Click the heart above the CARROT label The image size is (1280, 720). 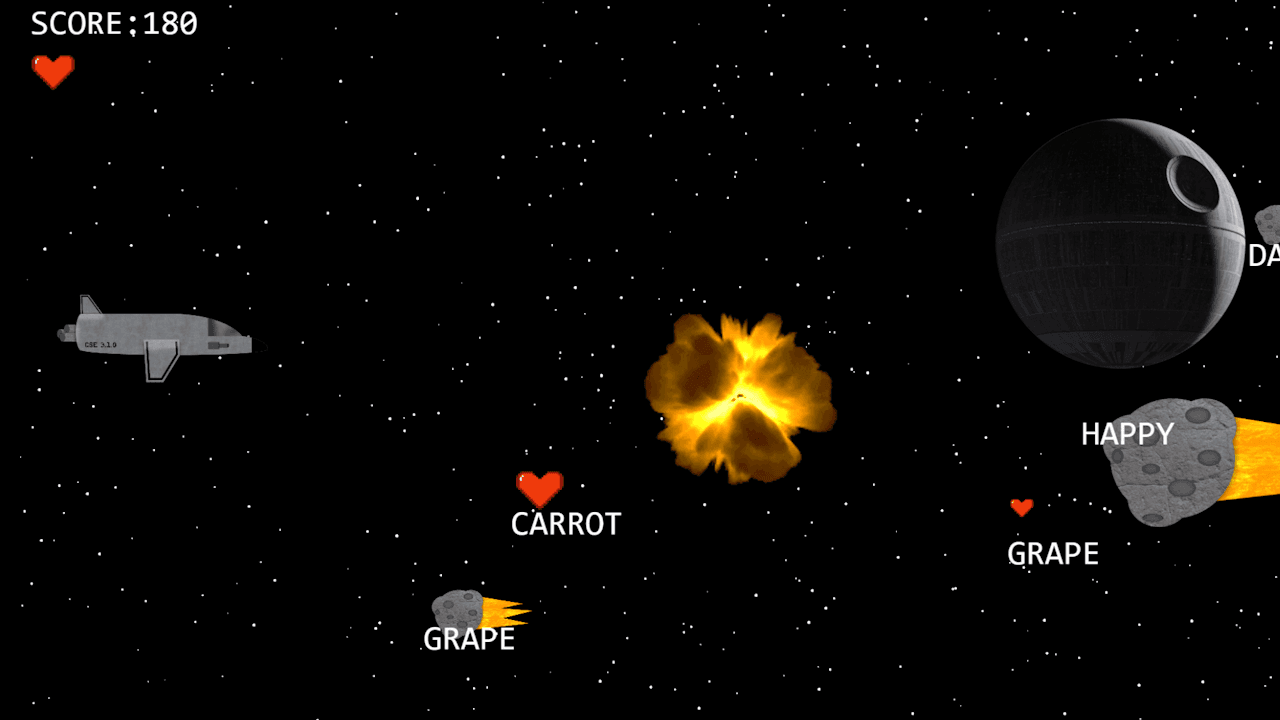coord(539,489)
